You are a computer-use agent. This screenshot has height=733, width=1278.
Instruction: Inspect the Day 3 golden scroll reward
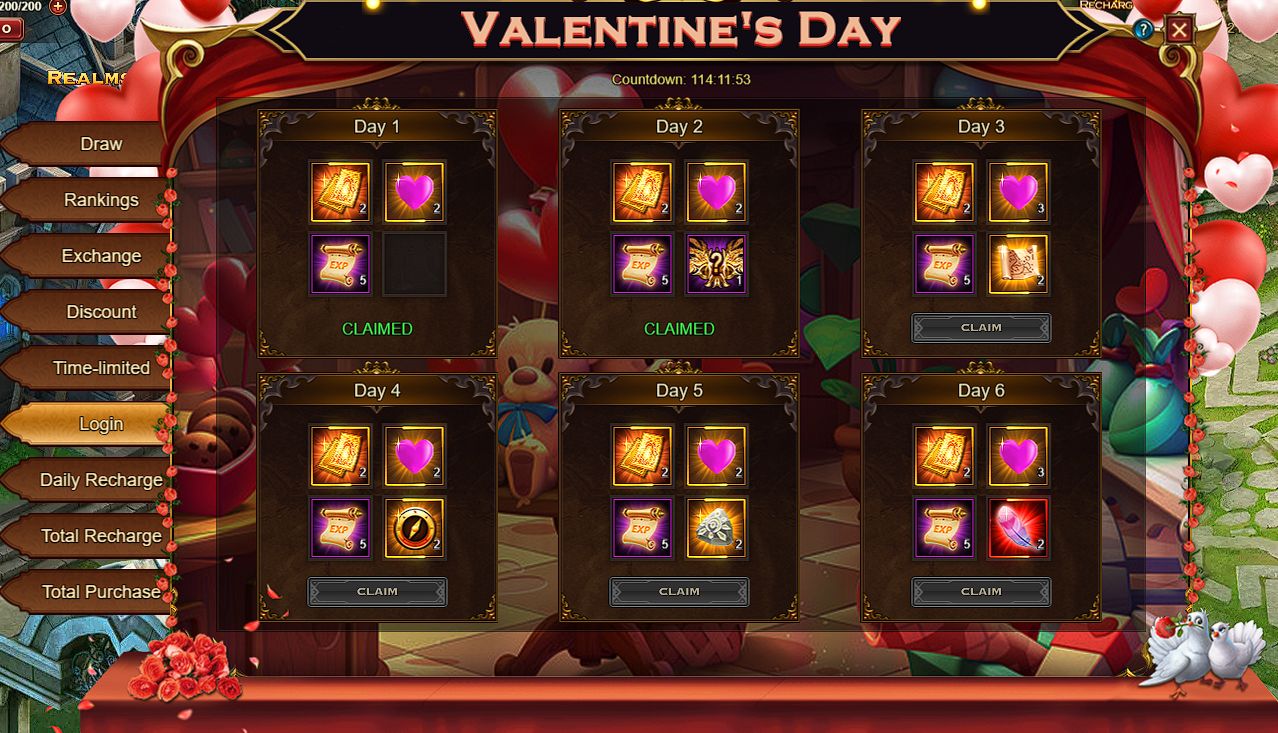[x=1019, y=265]
